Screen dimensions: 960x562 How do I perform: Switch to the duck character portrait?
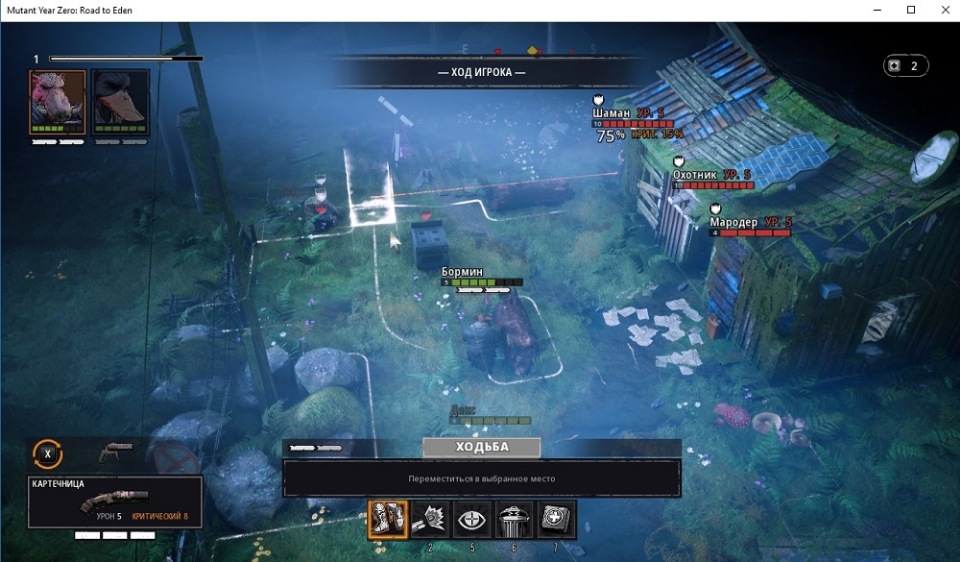click(121, 101)
